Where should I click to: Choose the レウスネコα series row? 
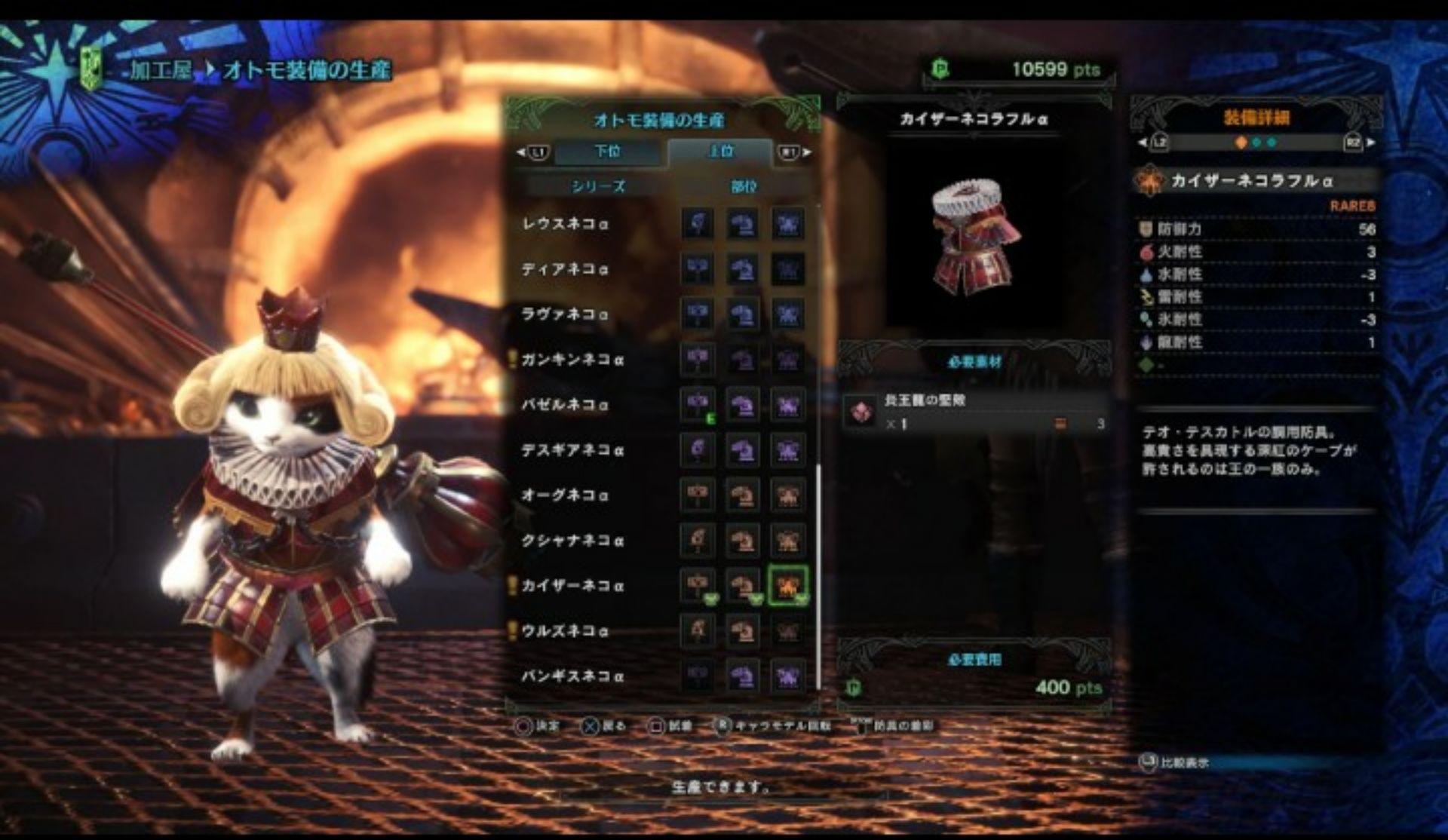click(566, 224)
